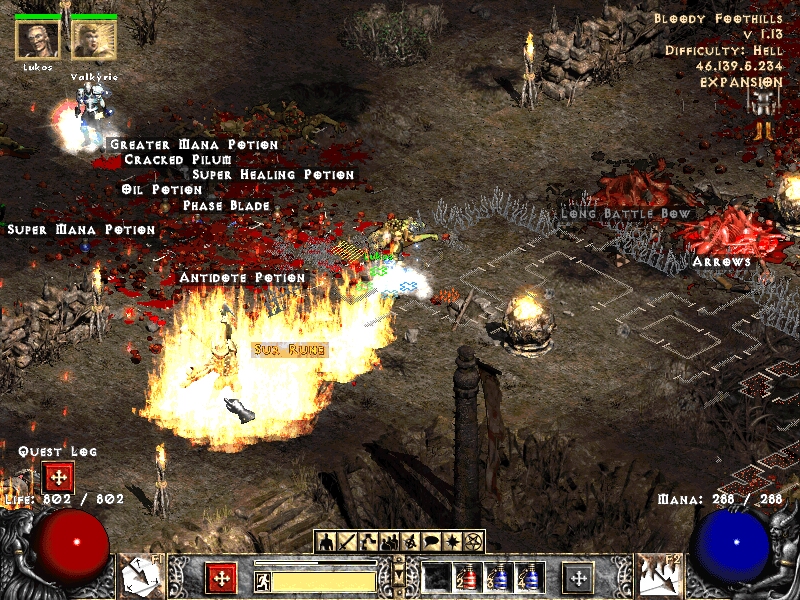Viewport: 800px width, 600px height.
Task: Open the game menu pentagram icon
Action: click(474, 542)
